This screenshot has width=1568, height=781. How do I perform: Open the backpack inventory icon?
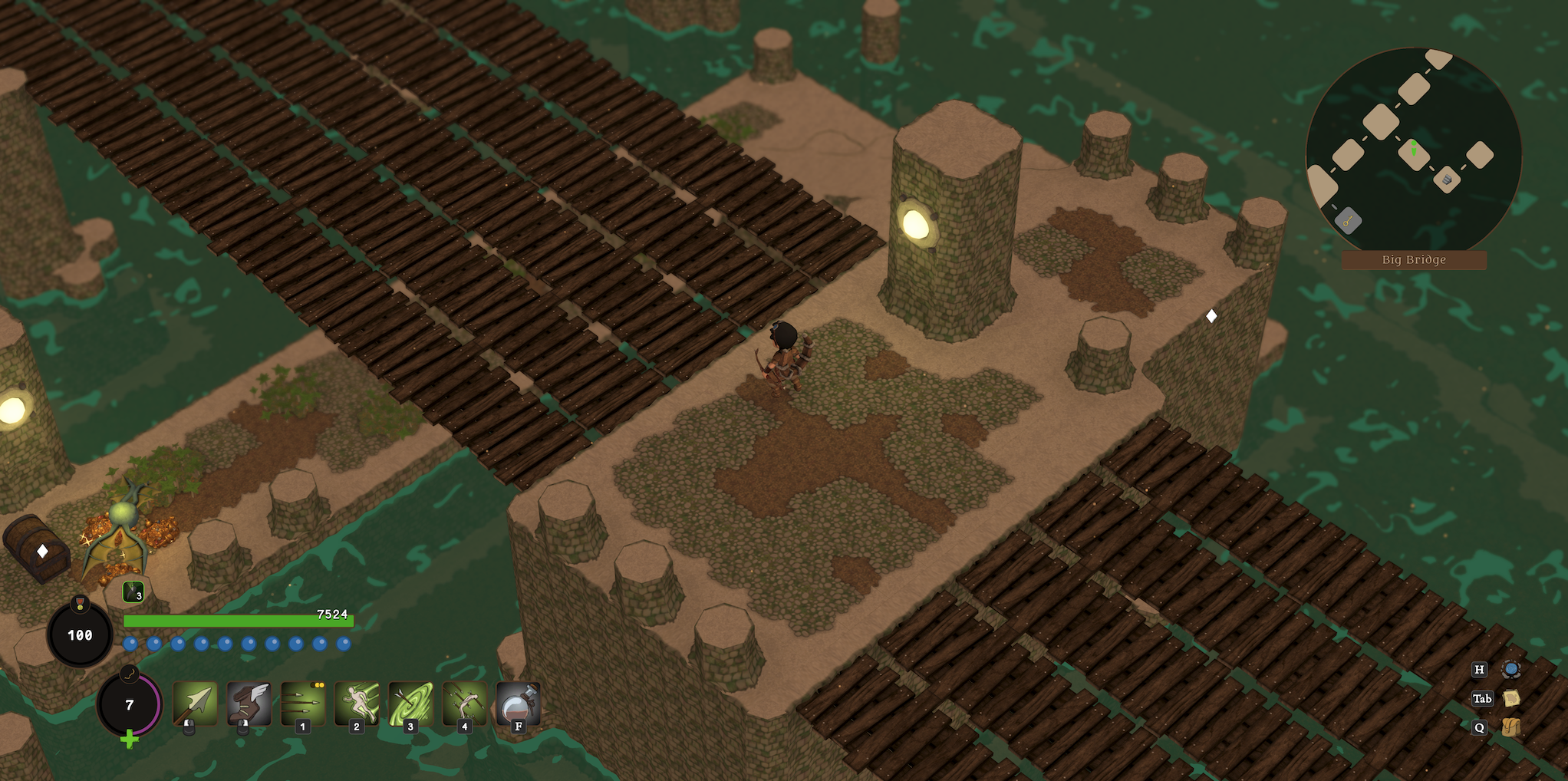(x=1511, y=727)
